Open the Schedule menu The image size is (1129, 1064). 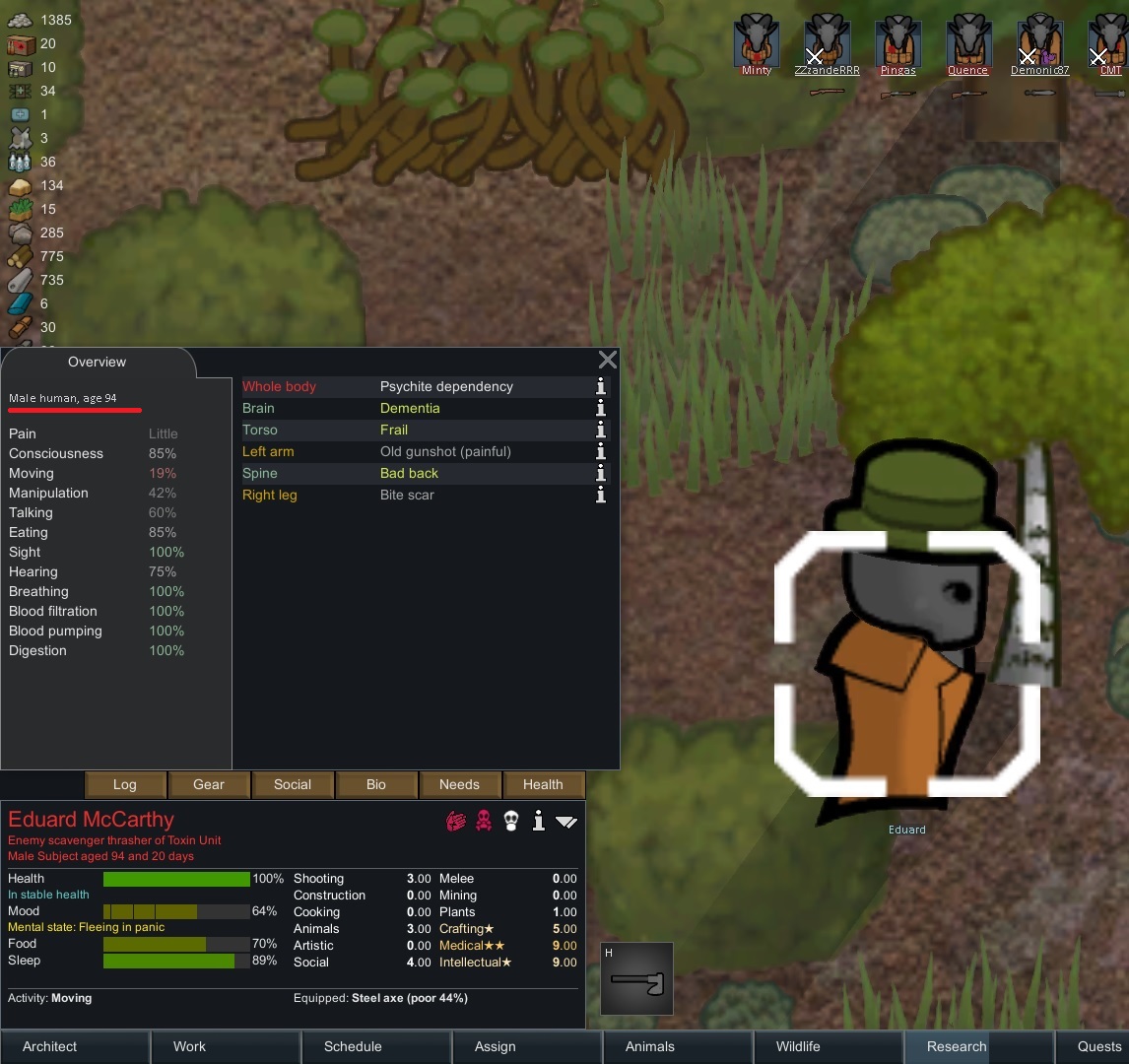(x=353, y=1046)
